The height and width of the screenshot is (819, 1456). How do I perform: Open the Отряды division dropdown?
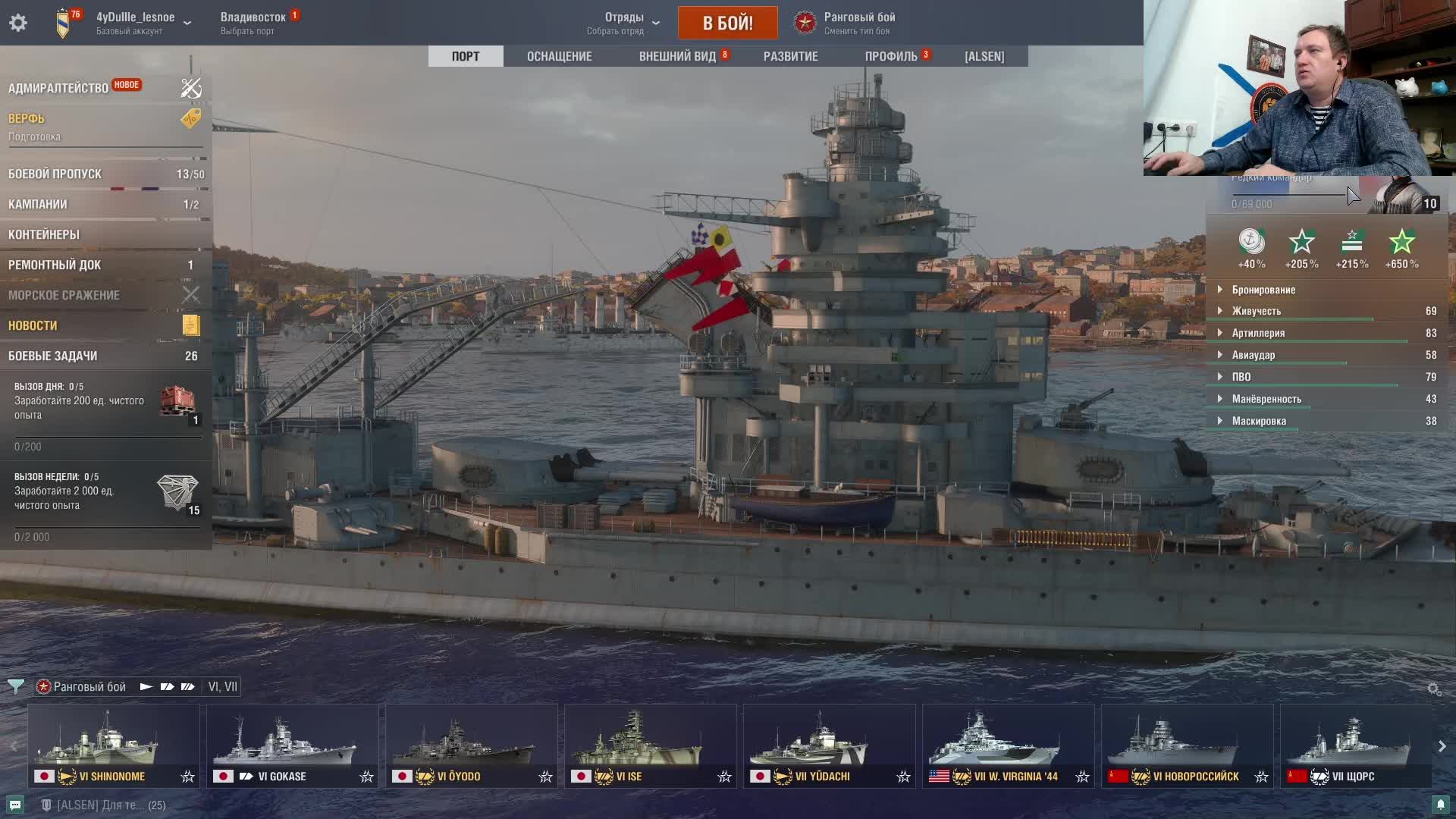pyautogui.click(x=624, y=23)
